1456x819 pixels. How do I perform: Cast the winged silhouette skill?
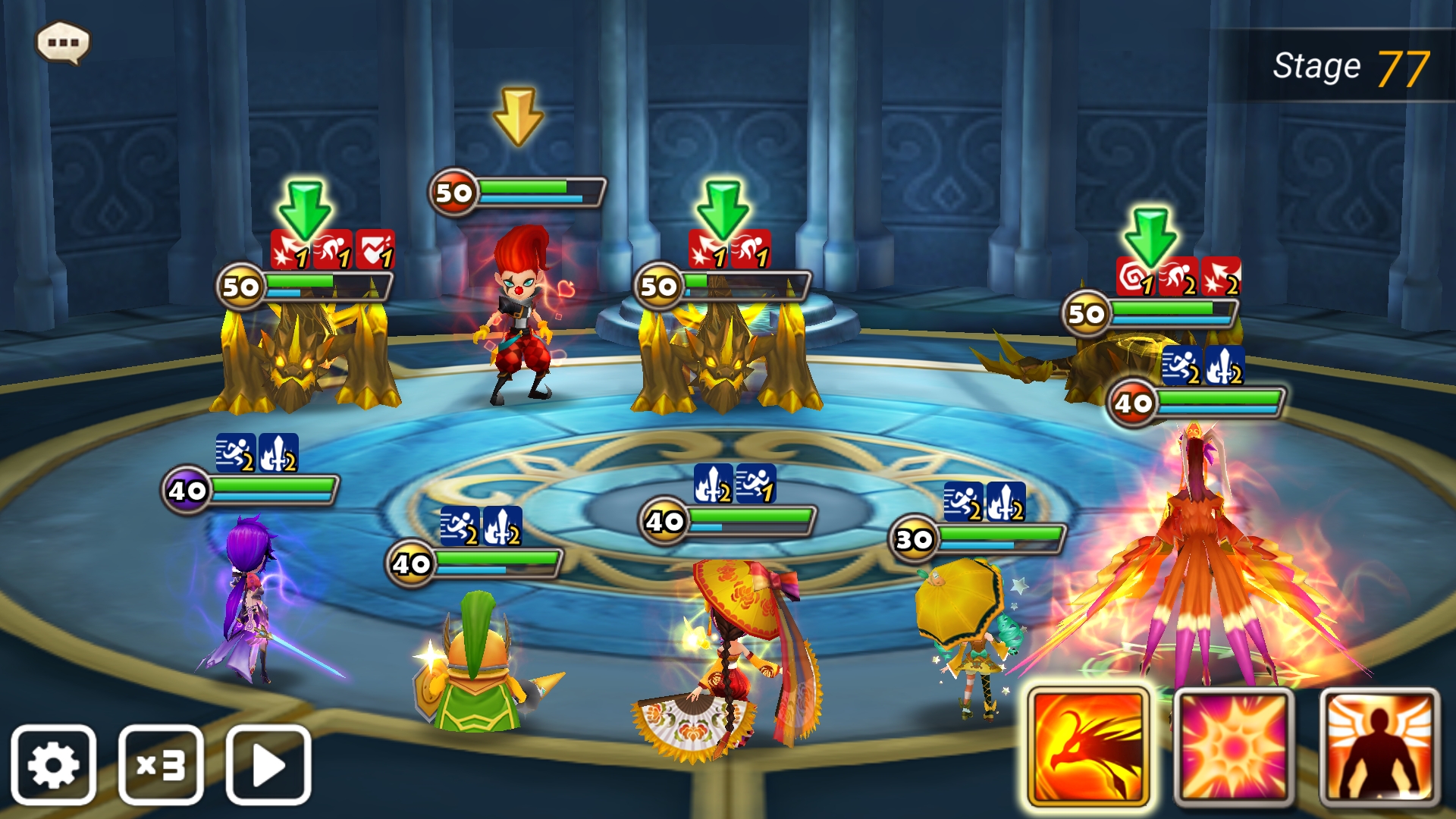click(1379, 748)
